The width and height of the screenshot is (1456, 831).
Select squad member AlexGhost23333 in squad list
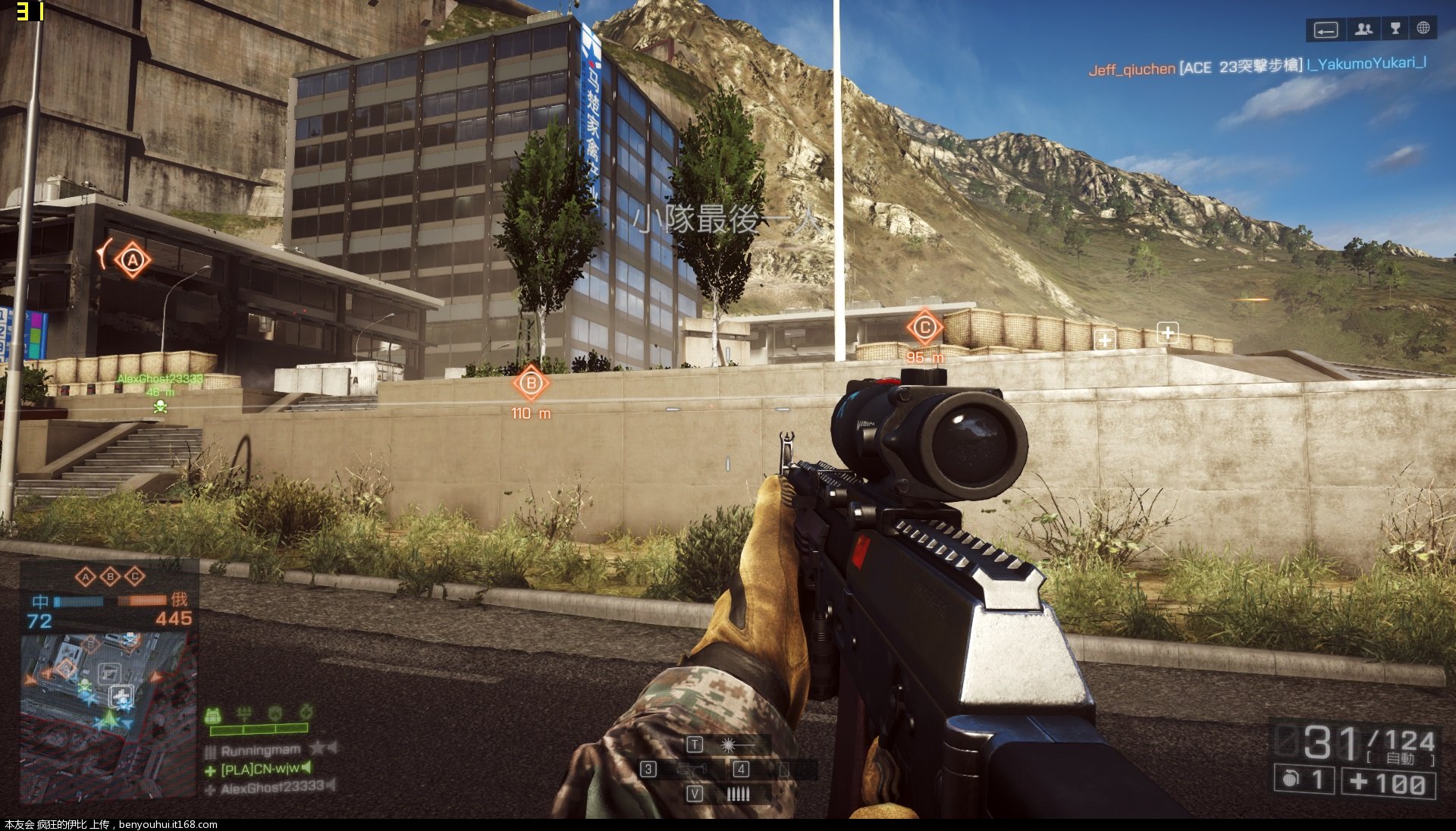271,788
